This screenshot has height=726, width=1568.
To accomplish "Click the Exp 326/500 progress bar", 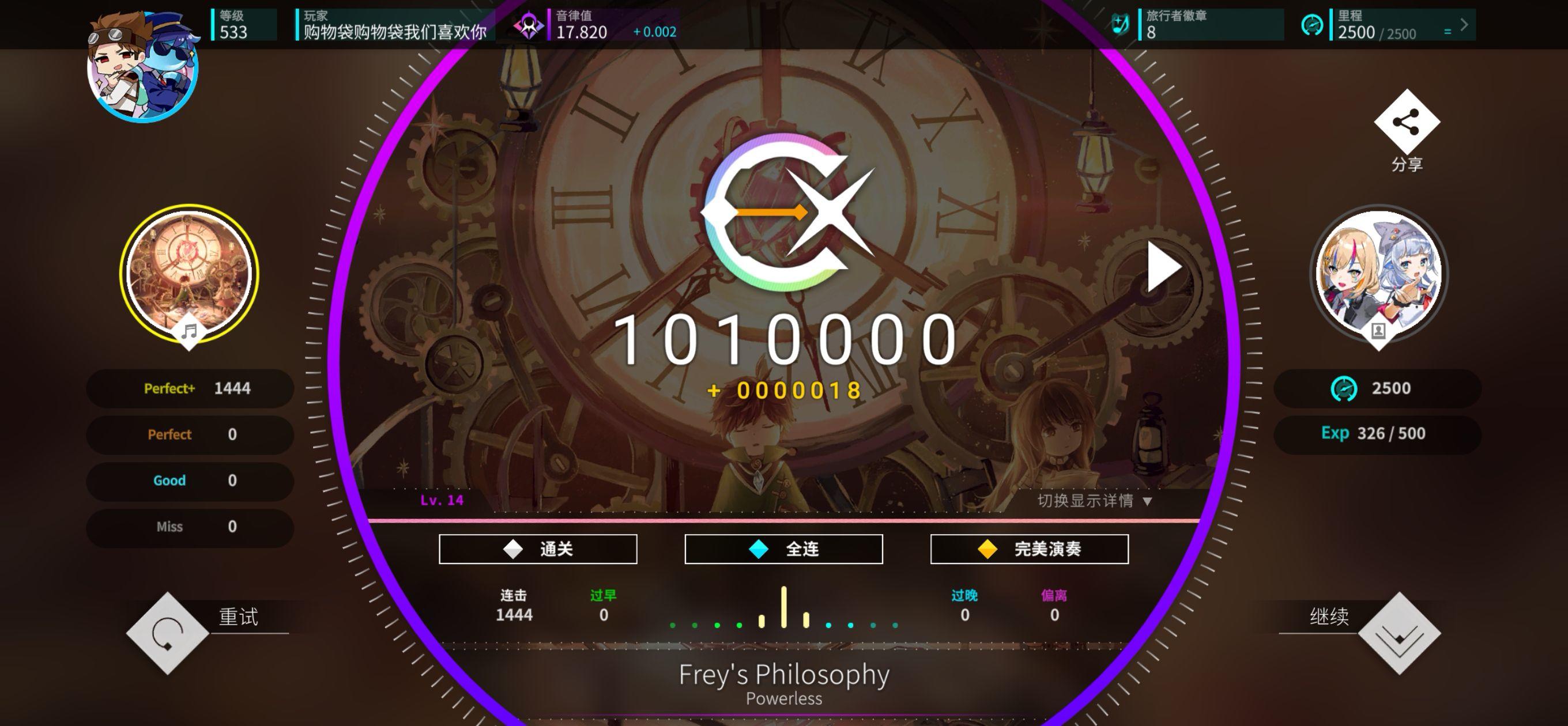I will point(1378,433).
